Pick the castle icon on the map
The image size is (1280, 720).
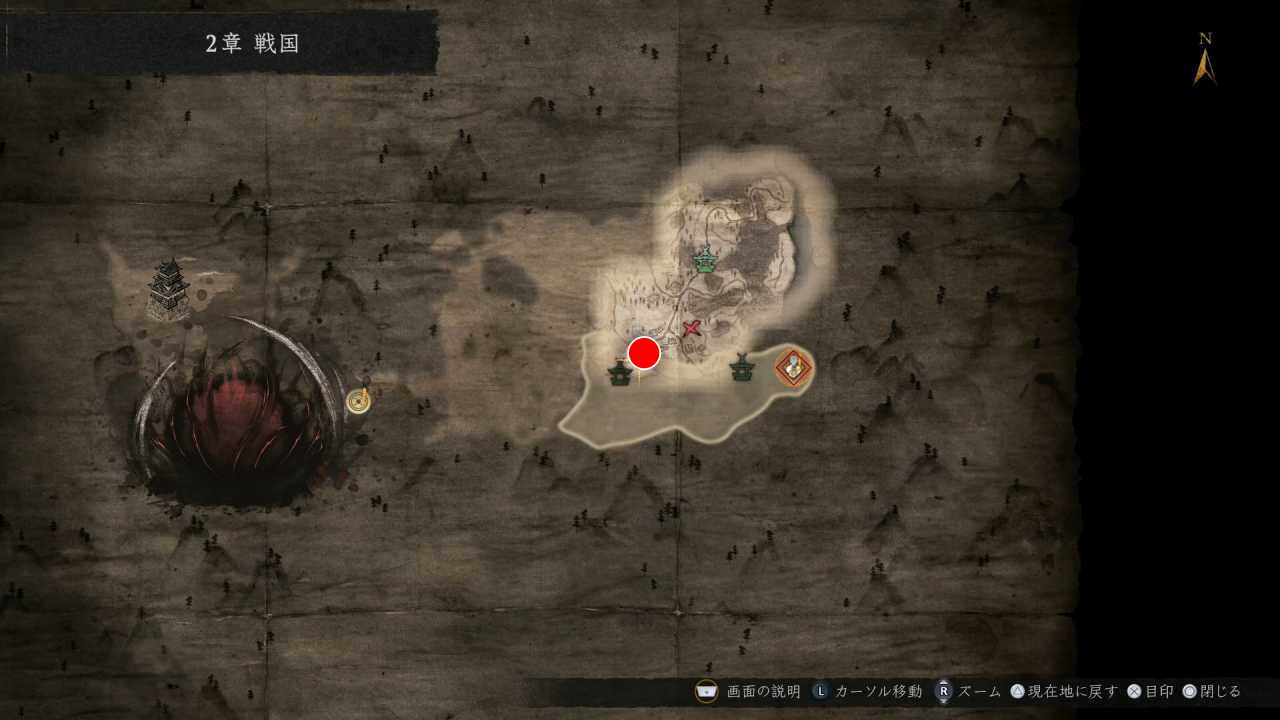pyautogui.click(x=169, y=289)
